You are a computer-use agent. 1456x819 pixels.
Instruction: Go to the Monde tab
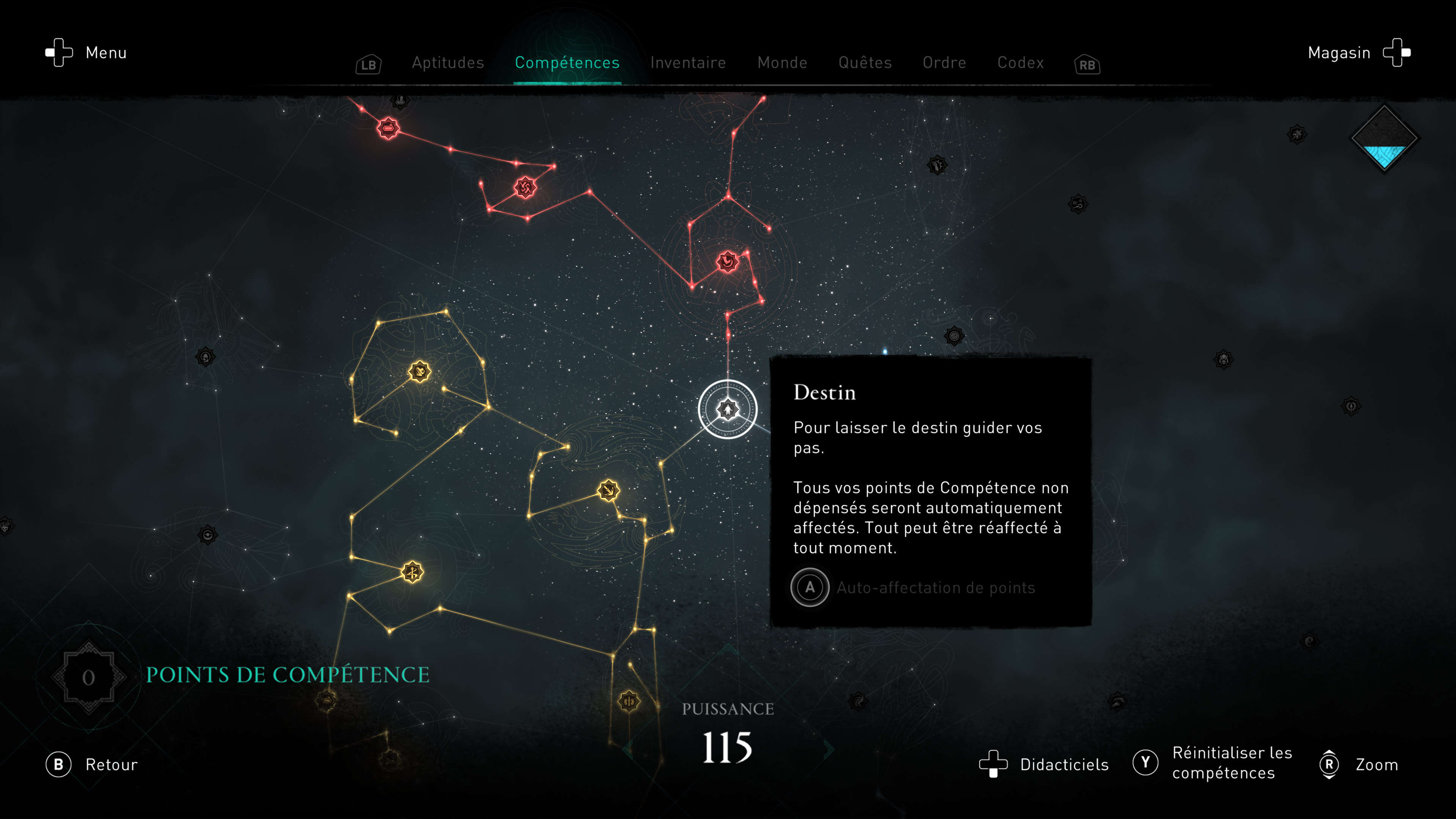[782, 62]
